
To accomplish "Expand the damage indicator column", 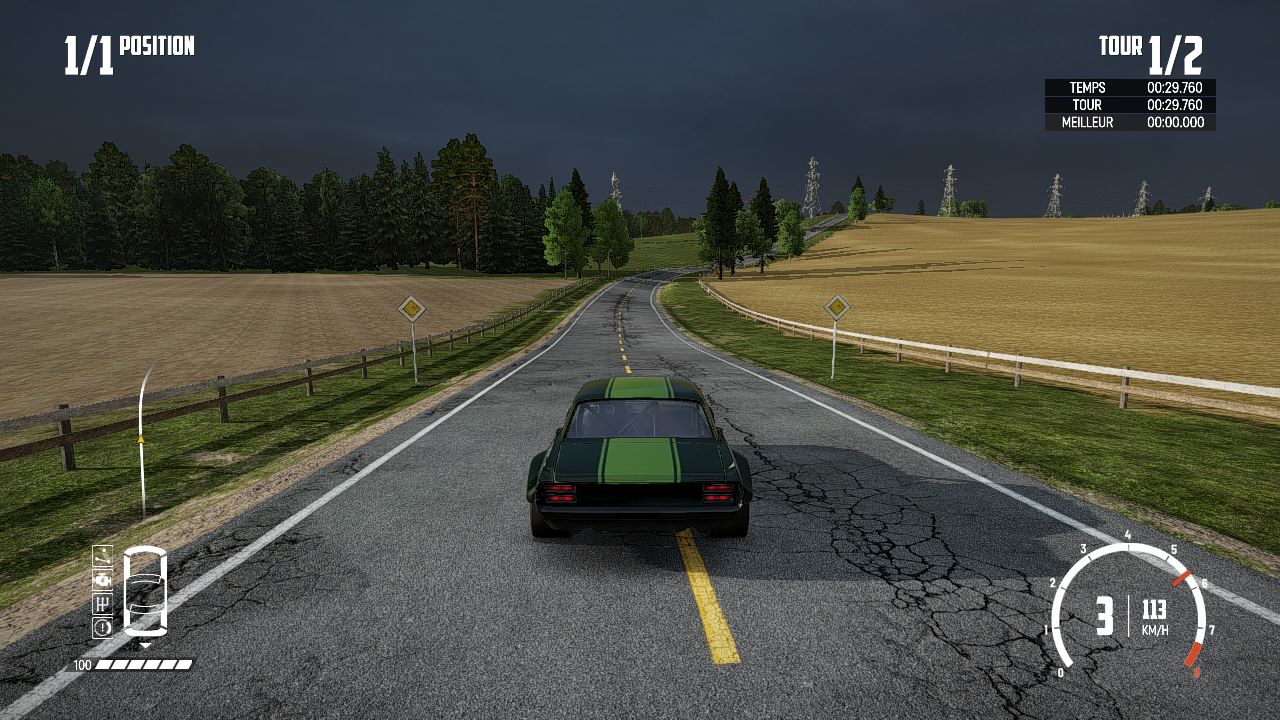I will pyautogui.click(x=102, y=590).
